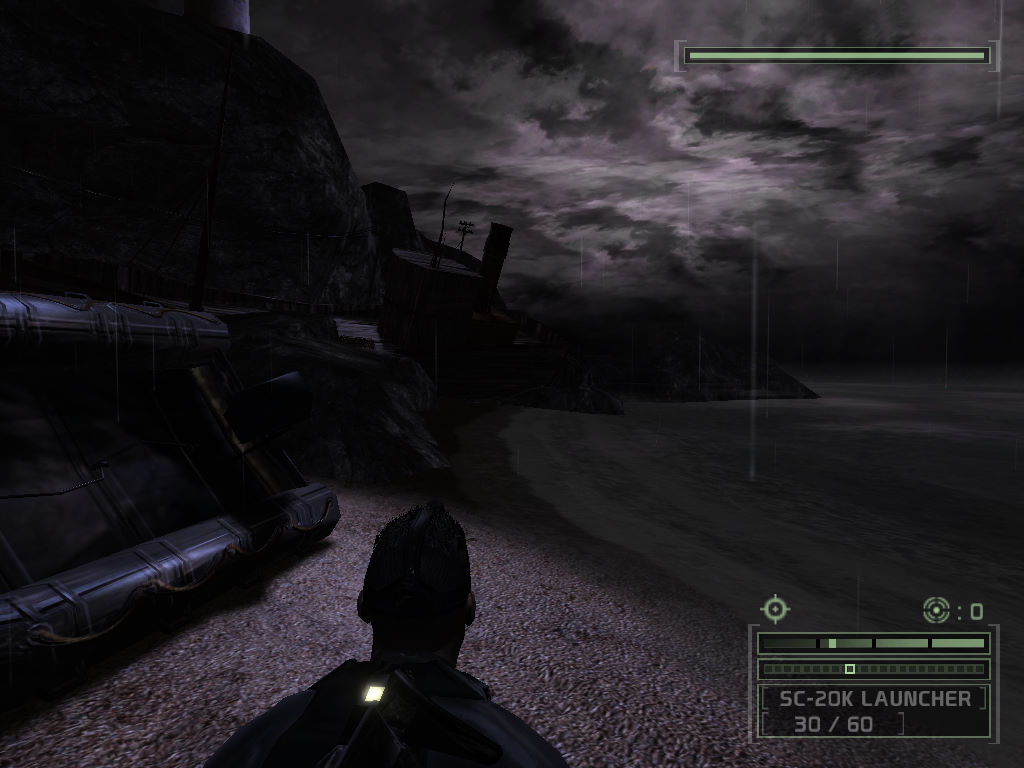
Task: Select the launcher gadget target icon
Action: pyautogui.click(x=936, y=609)
